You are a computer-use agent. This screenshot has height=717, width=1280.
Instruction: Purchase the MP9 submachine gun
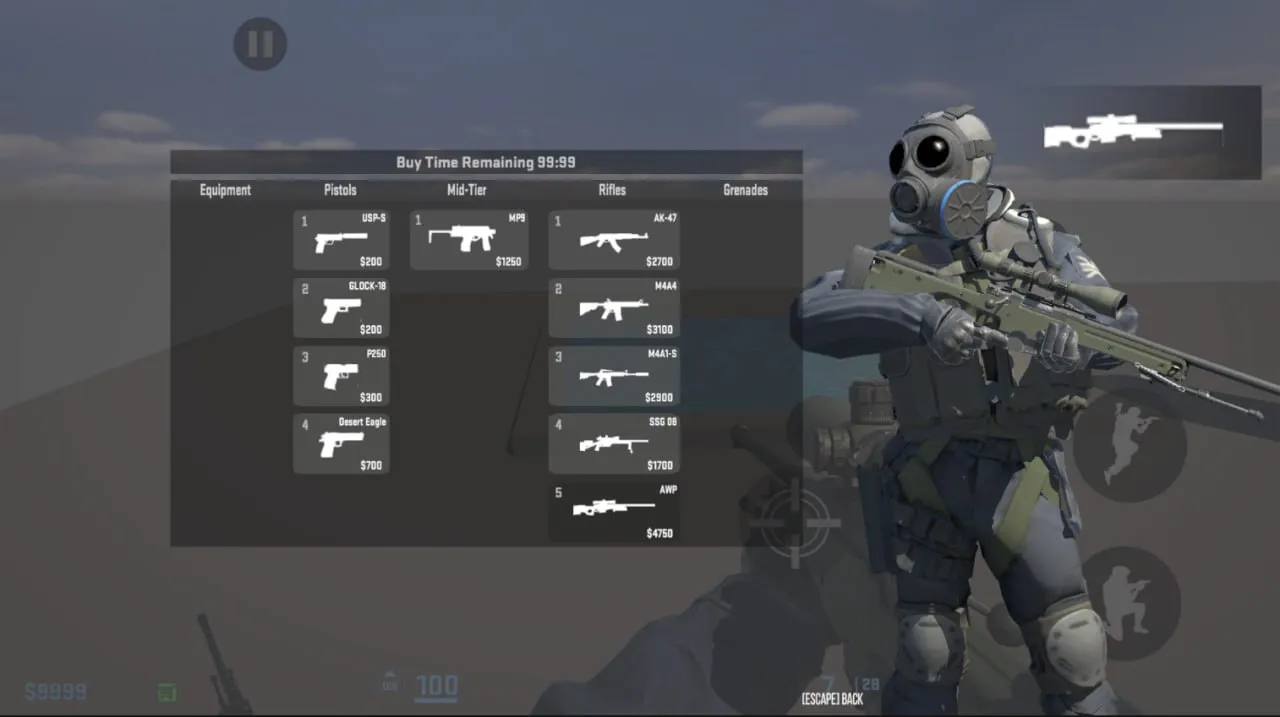469,241
